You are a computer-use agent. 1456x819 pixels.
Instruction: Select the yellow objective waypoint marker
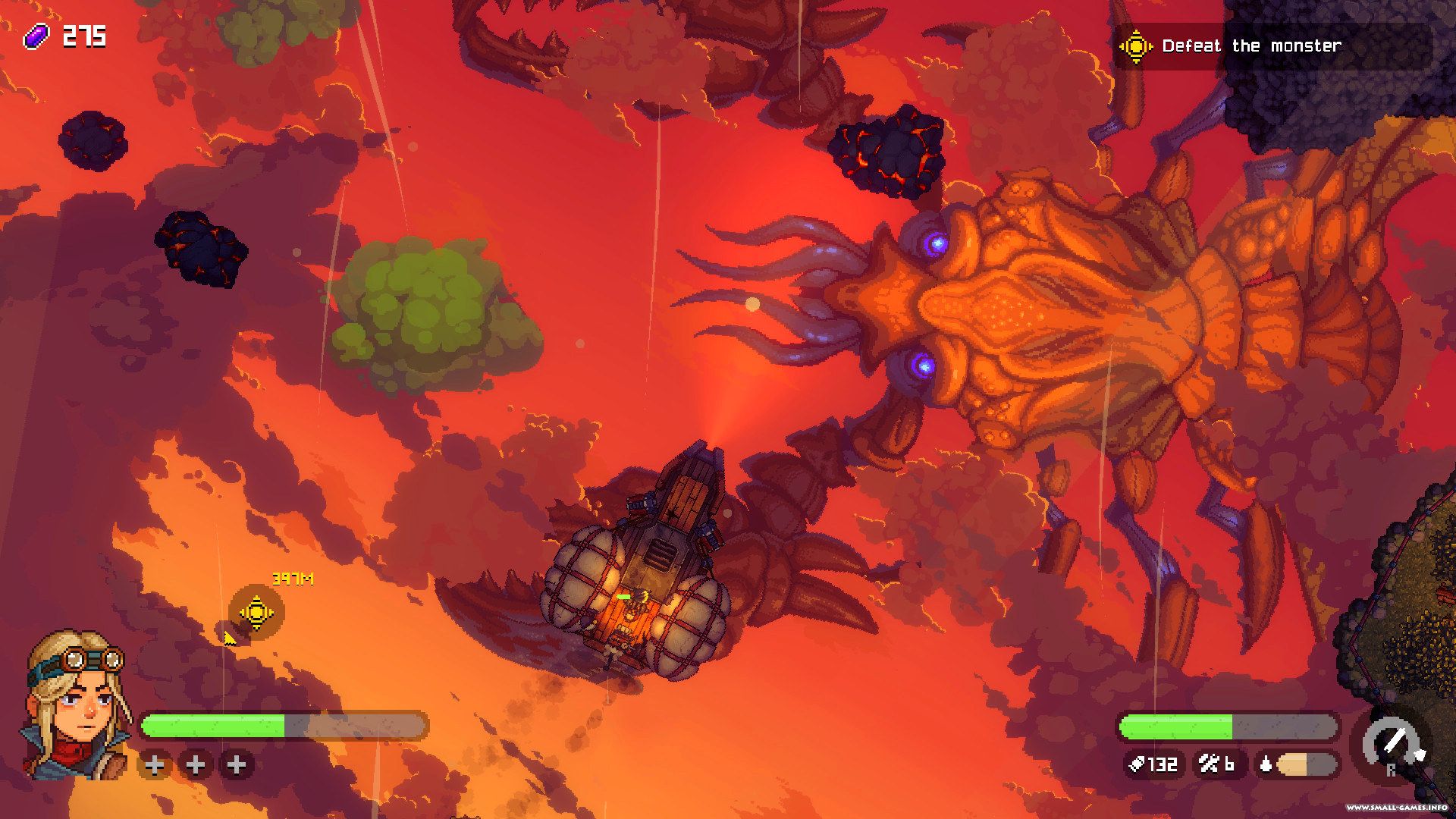point(256,611)
